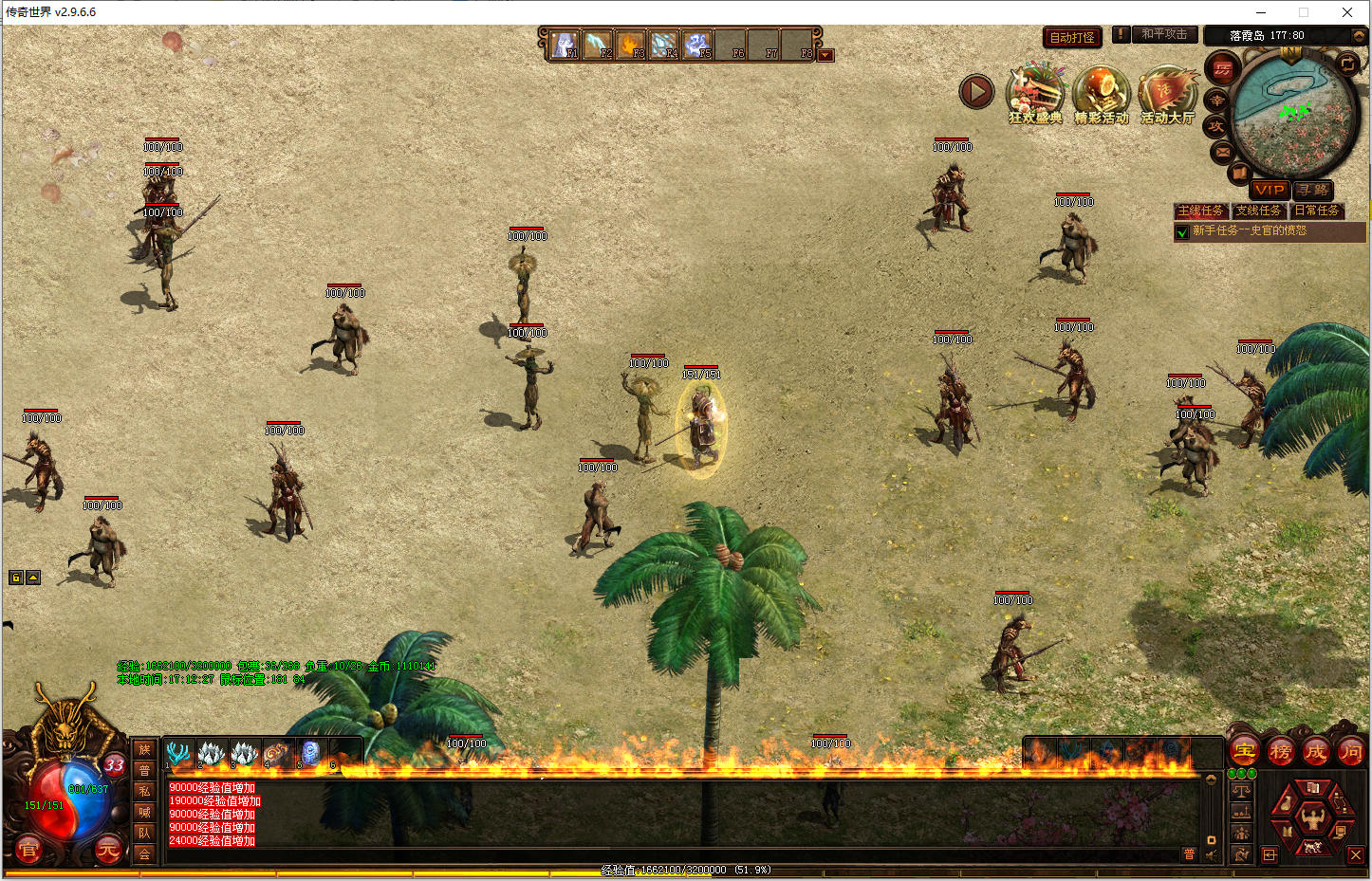The height and width of the screenshot is (881, 1372).
Task: Close the game window
Action: click(1346, 12)
